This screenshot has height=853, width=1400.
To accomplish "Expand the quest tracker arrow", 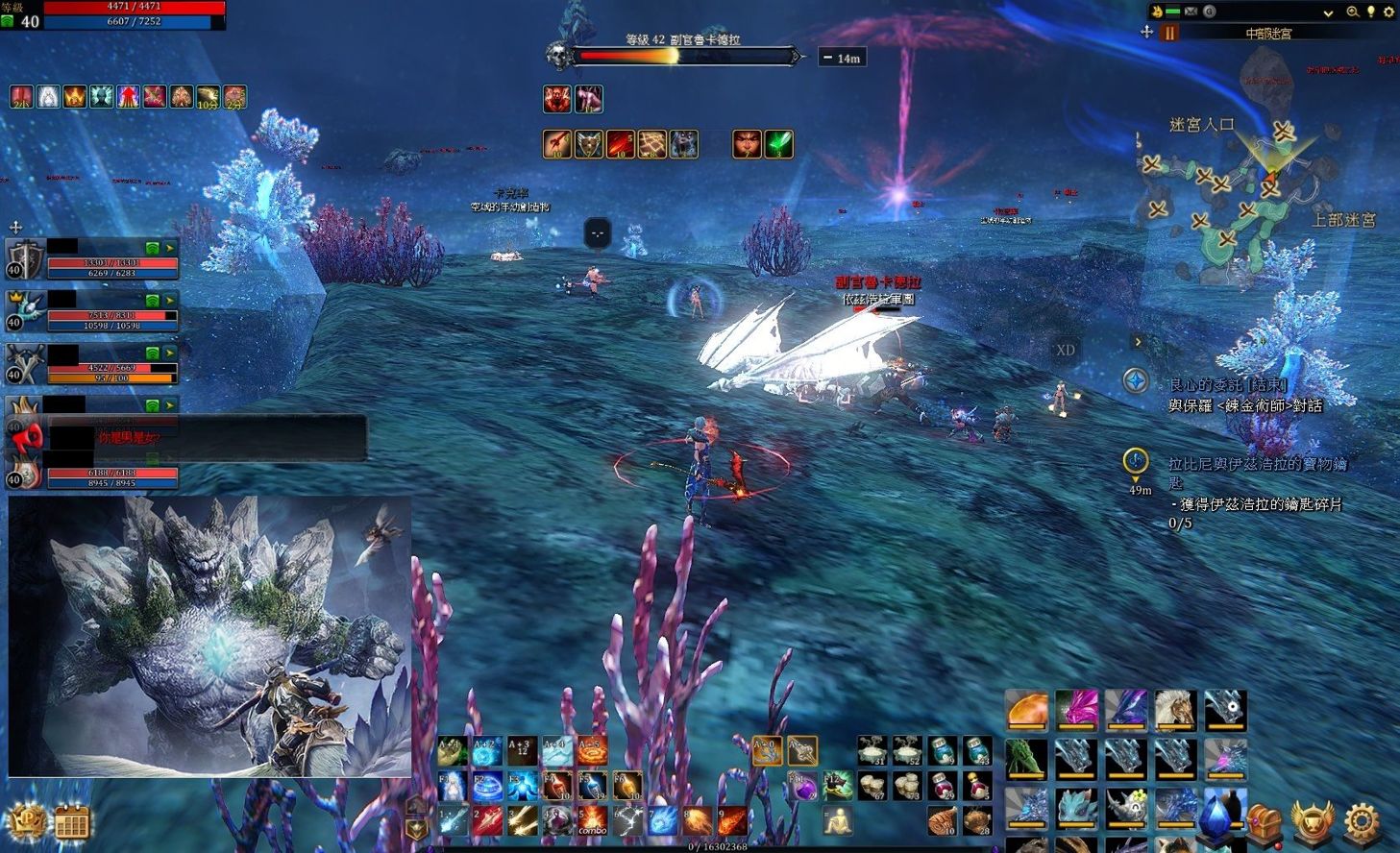I will coord(1138,341).
